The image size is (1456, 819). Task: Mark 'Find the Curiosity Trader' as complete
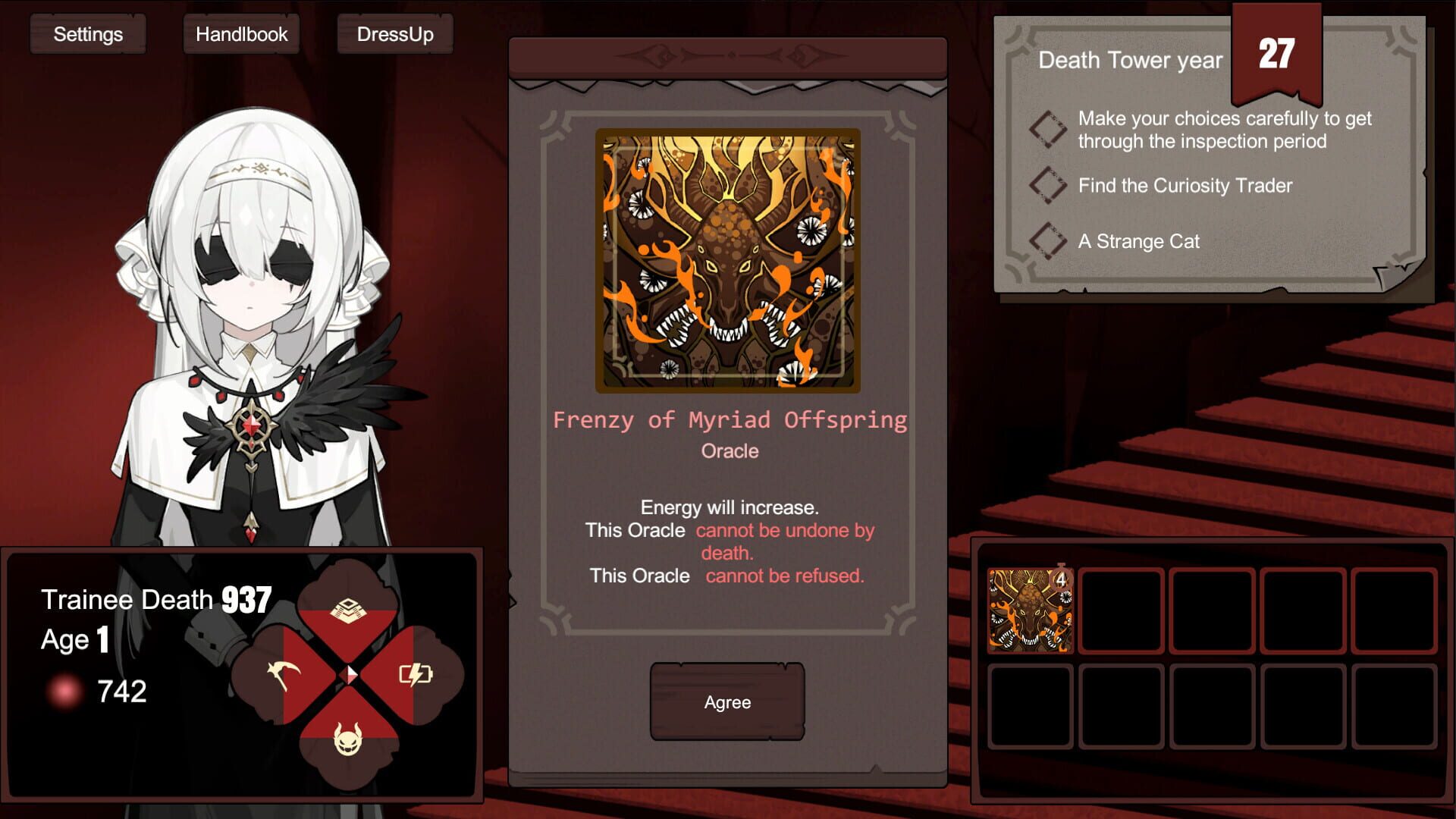click(x=1047, y=185)
